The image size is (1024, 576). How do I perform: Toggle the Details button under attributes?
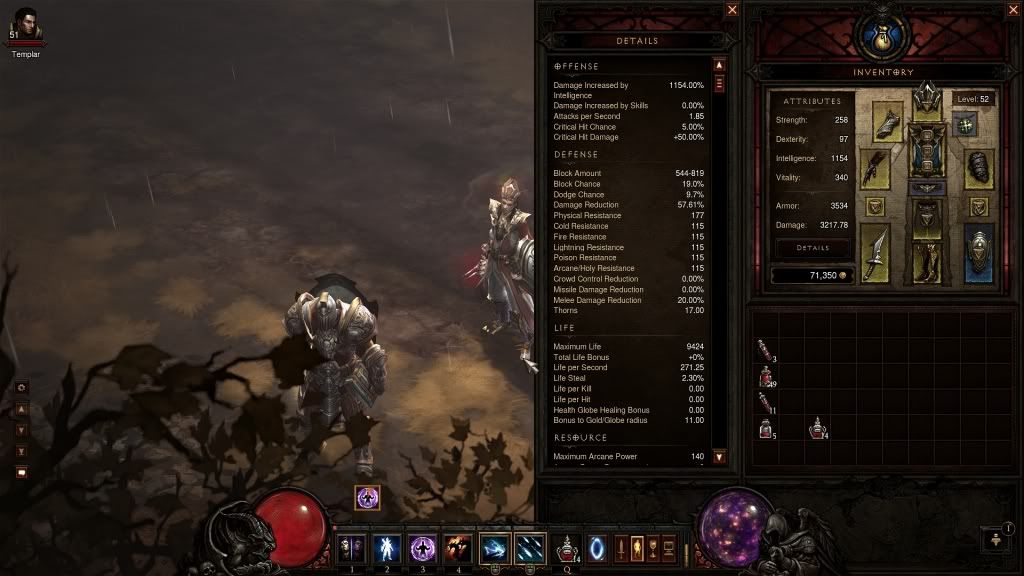[812, 247]
